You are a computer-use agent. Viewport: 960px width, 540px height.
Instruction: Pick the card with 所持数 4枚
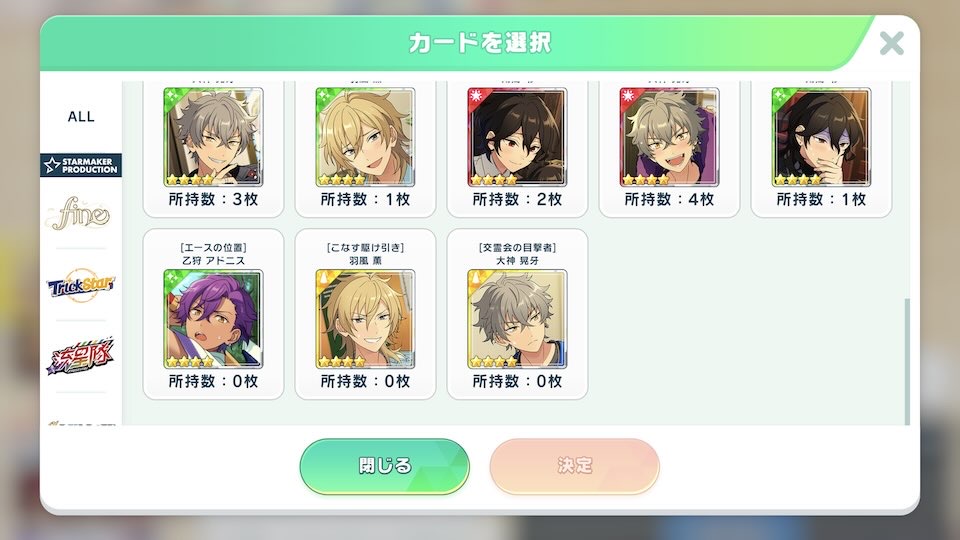click(669, 137)
